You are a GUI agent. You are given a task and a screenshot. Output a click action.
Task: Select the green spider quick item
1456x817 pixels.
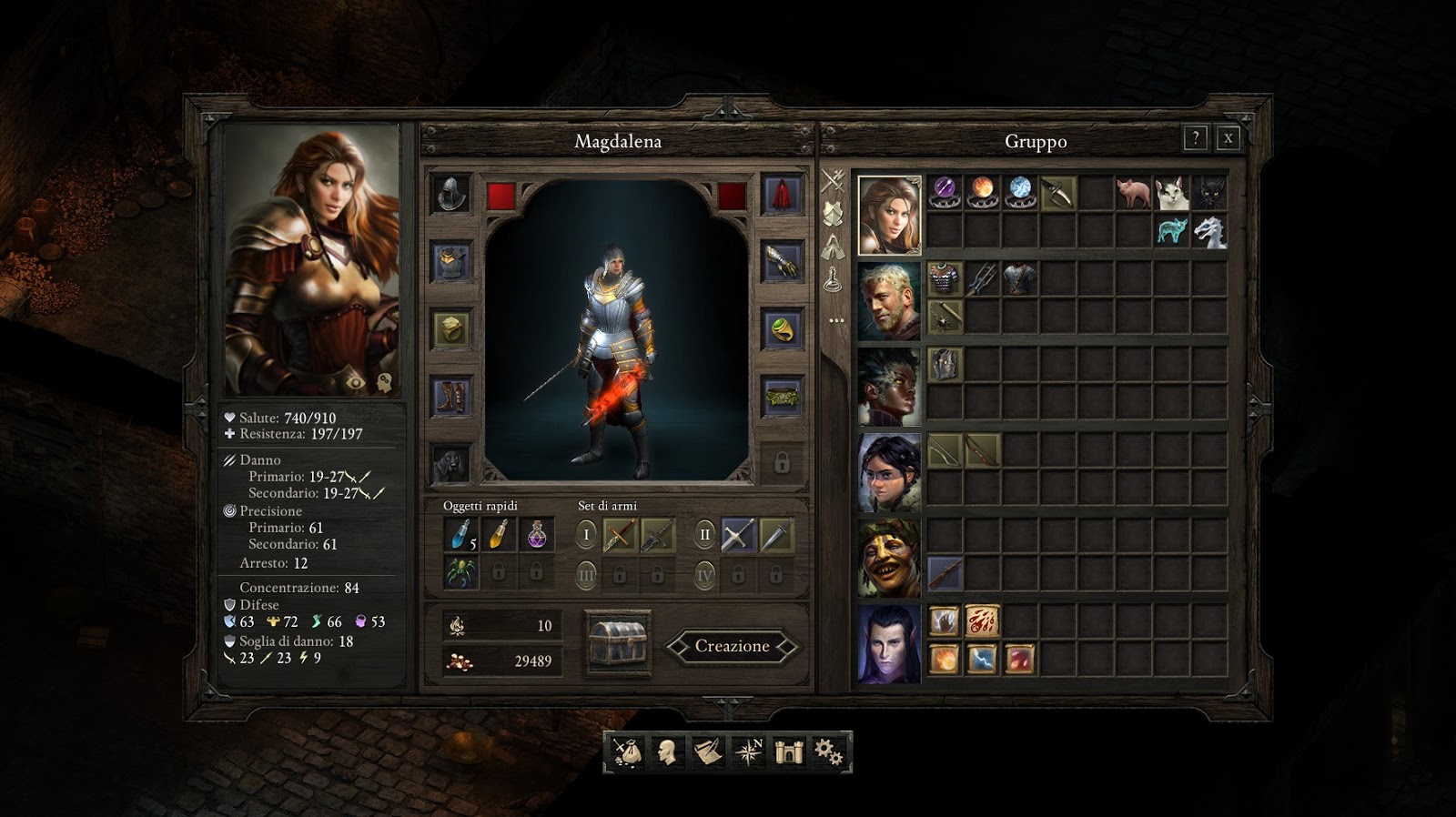coord(460,572)
